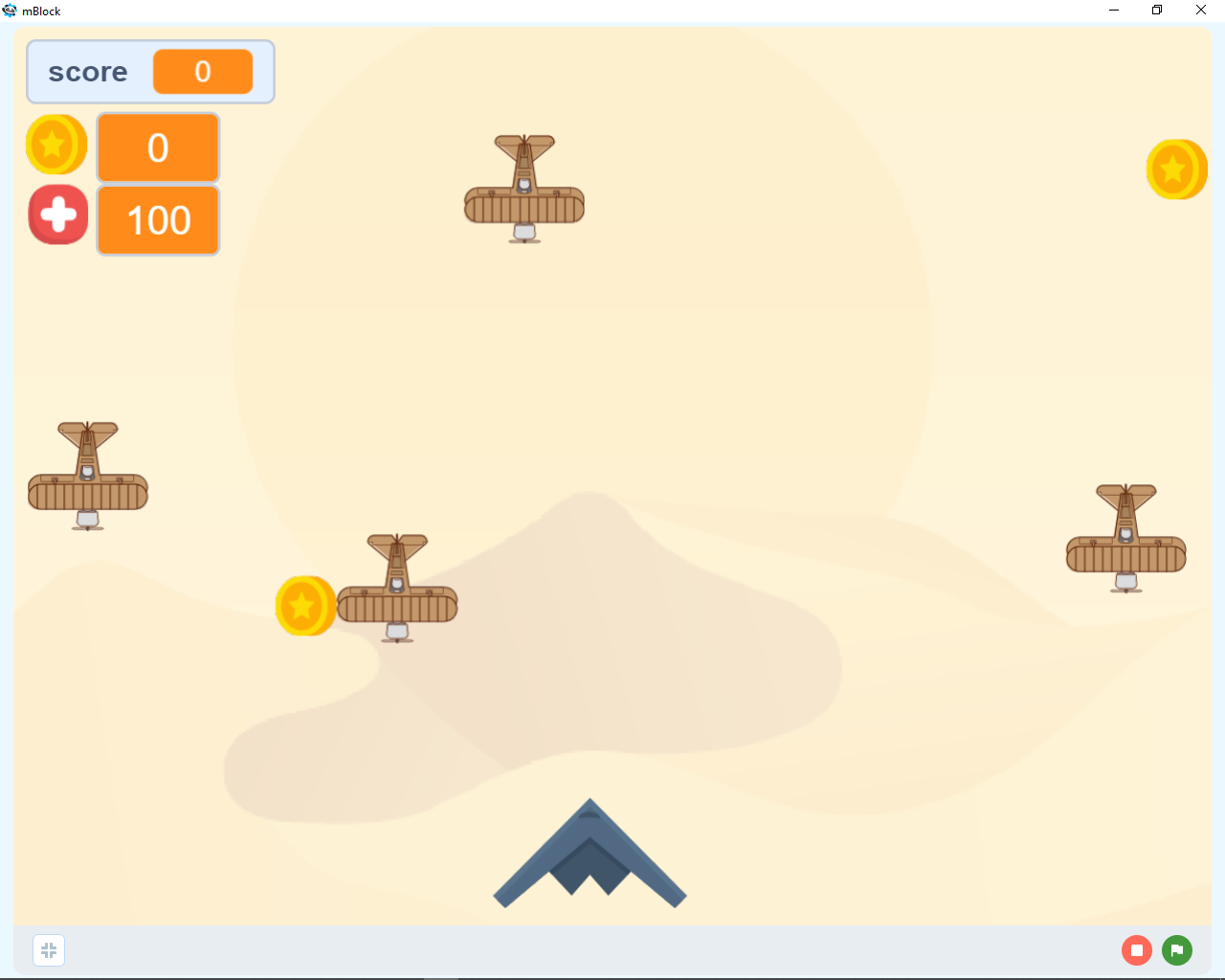Click the orange score value readout
The width and height of the screenshot is (1225, 980).
click(x=203, y=71)
